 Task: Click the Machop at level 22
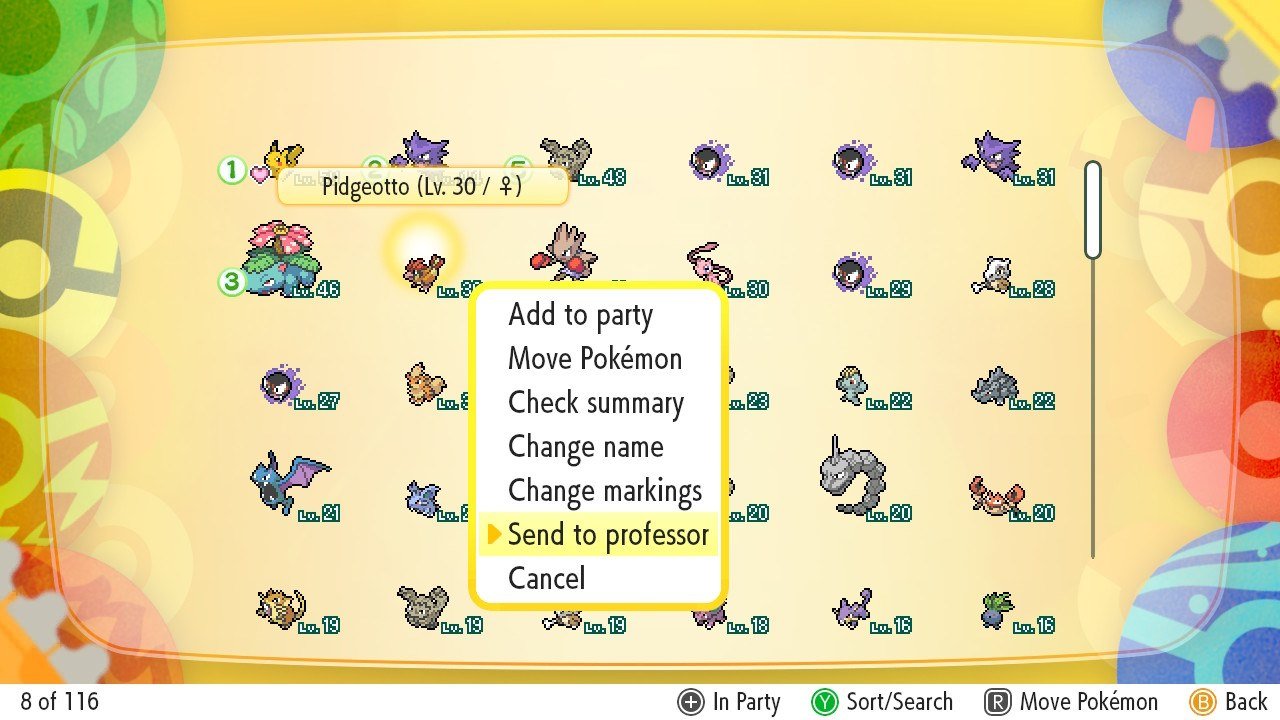850,385
